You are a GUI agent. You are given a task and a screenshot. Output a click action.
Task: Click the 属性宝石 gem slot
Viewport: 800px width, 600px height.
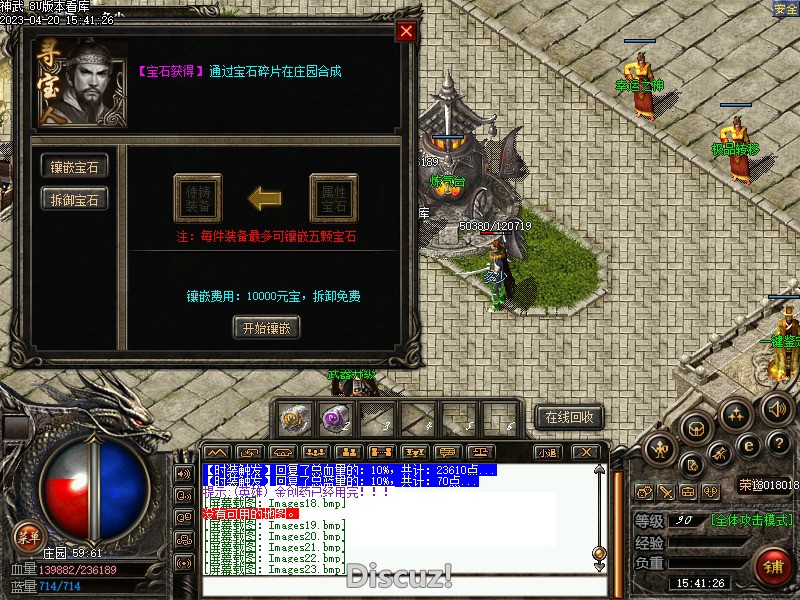(333, 198)
